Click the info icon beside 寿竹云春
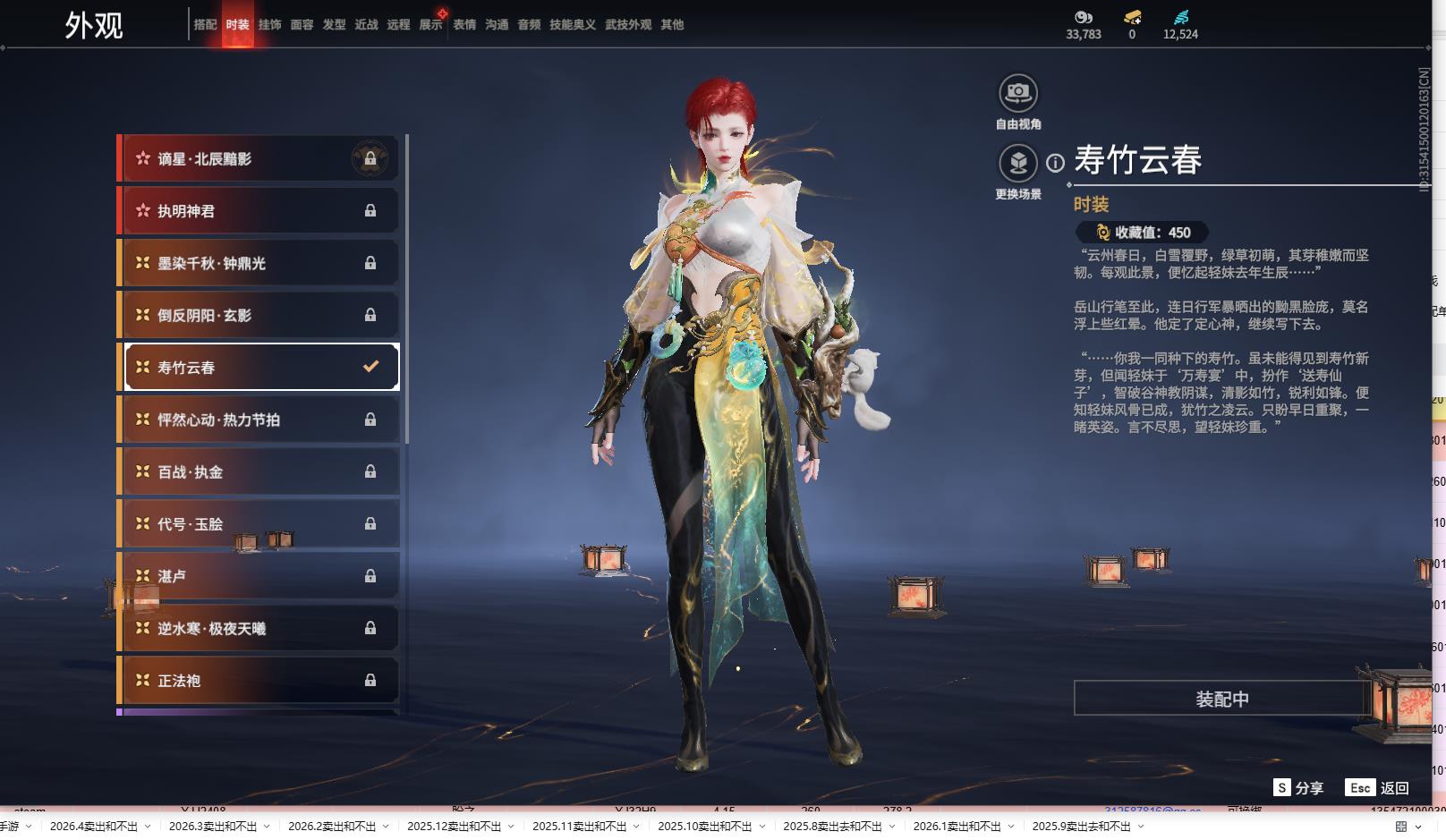This screenshot has width=1446, height=840. click(1056, 163)
